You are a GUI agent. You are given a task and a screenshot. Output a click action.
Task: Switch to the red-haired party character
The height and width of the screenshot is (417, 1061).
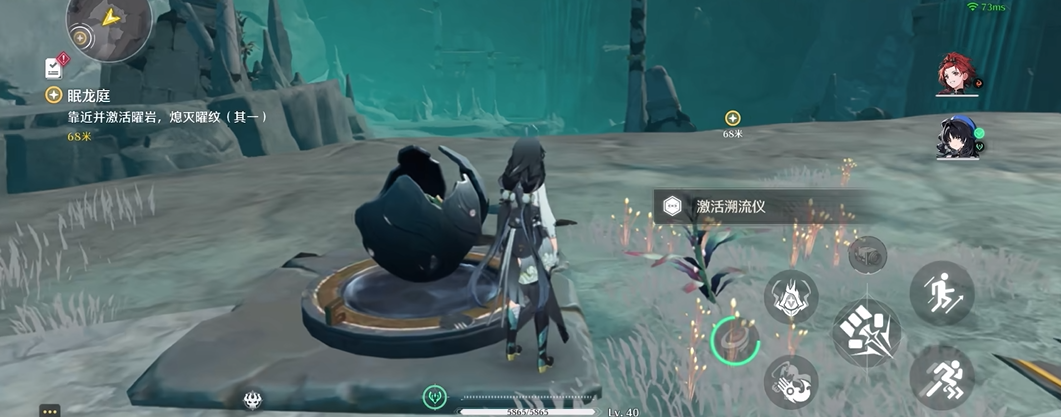[957, 73]
